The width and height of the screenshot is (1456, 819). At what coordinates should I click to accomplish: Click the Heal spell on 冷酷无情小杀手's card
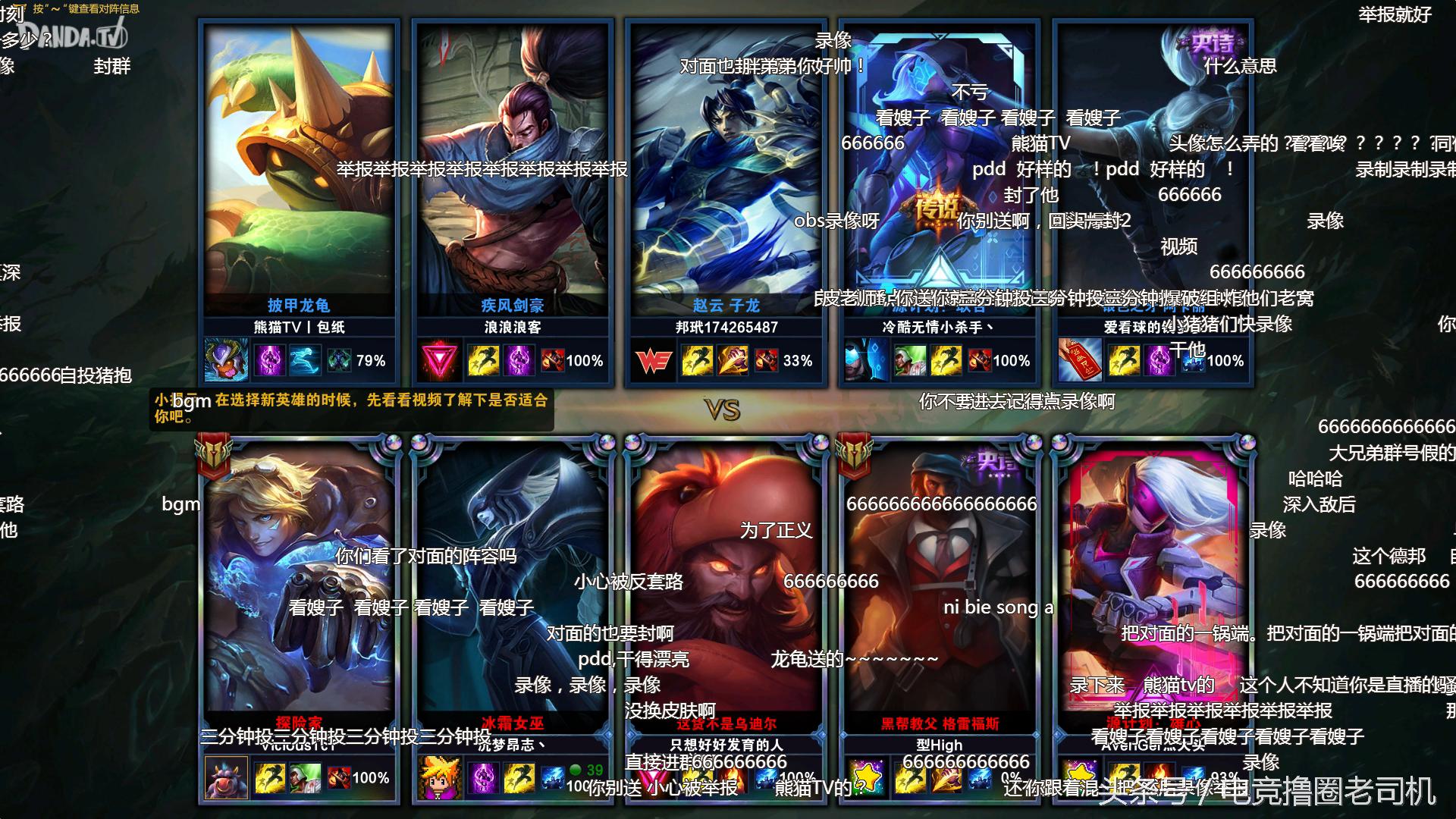point(909,361)
